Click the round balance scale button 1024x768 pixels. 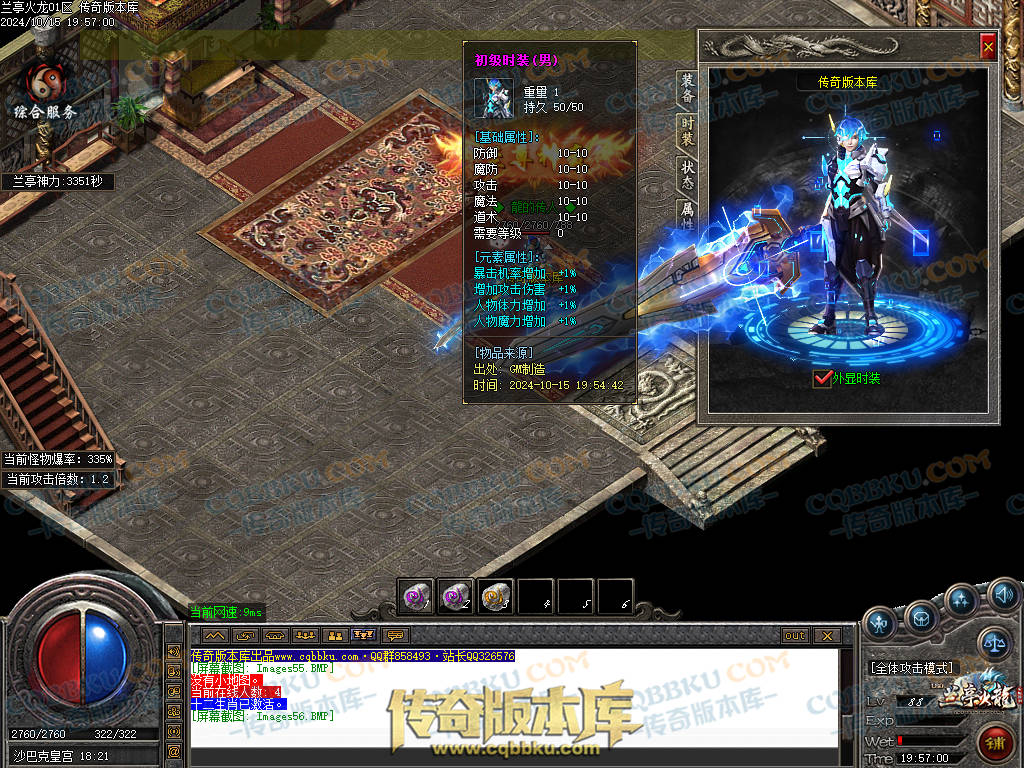(x=993, y=642)
